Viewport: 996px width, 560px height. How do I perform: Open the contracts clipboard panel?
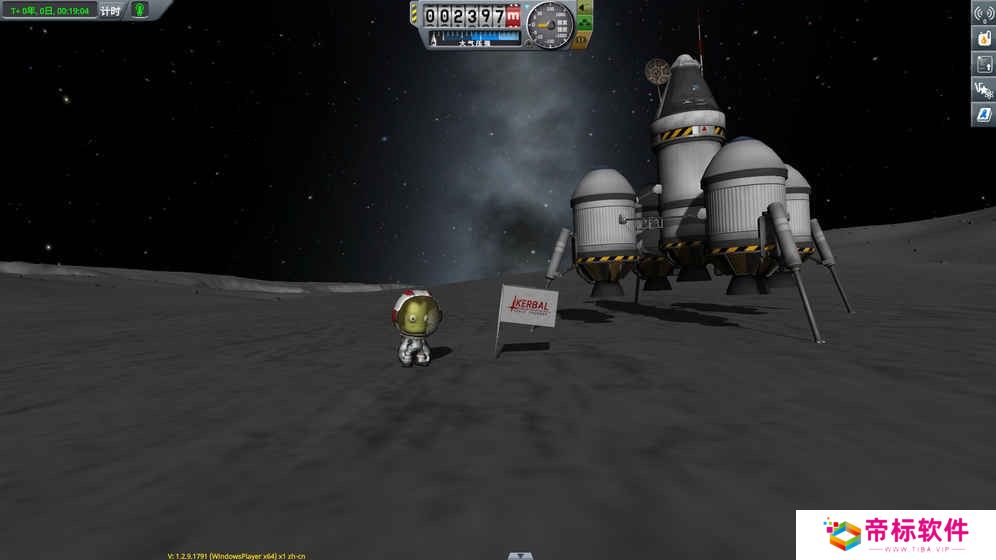[x=982, y=64]
